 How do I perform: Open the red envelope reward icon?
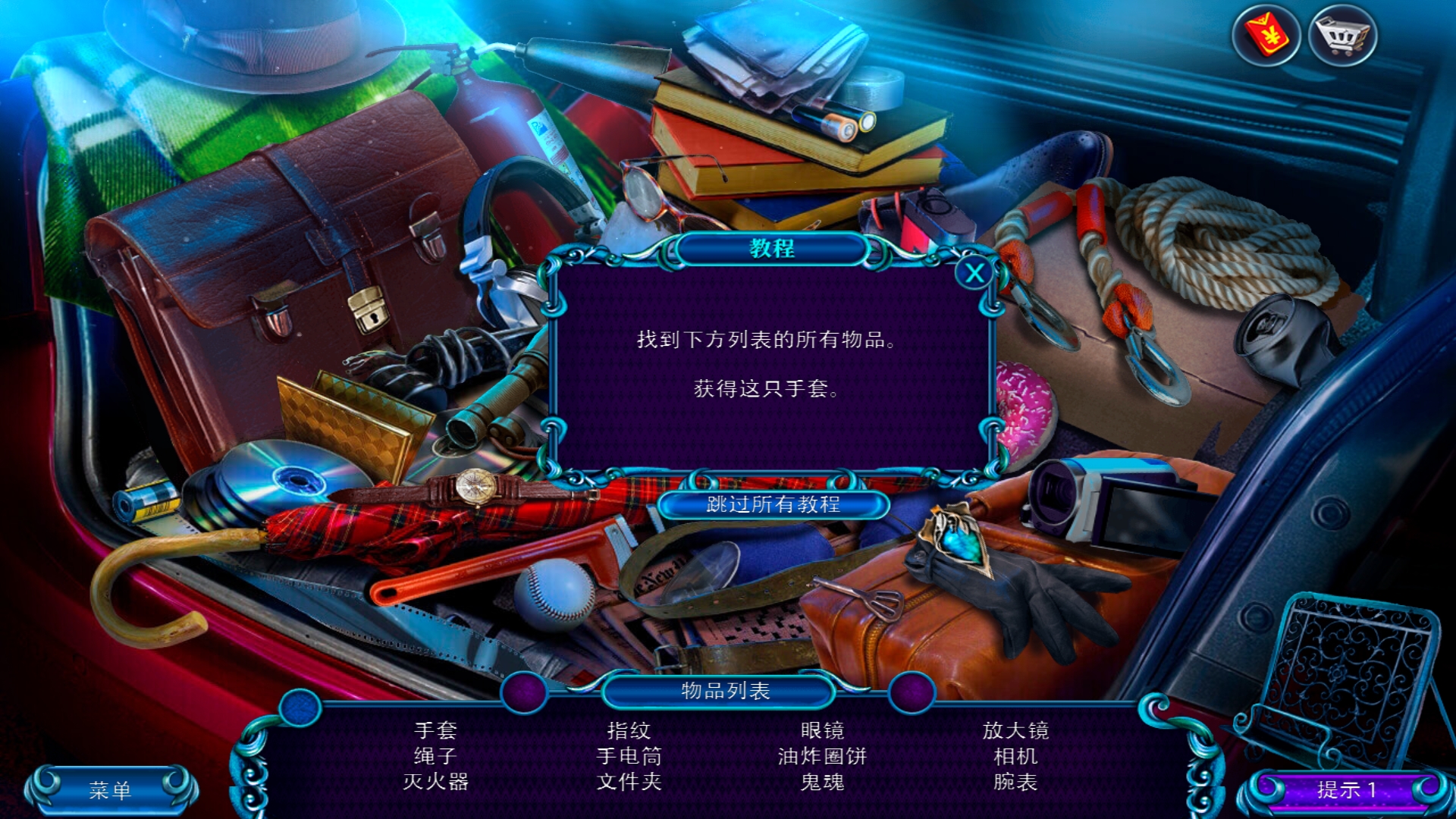click(1266, 35)
